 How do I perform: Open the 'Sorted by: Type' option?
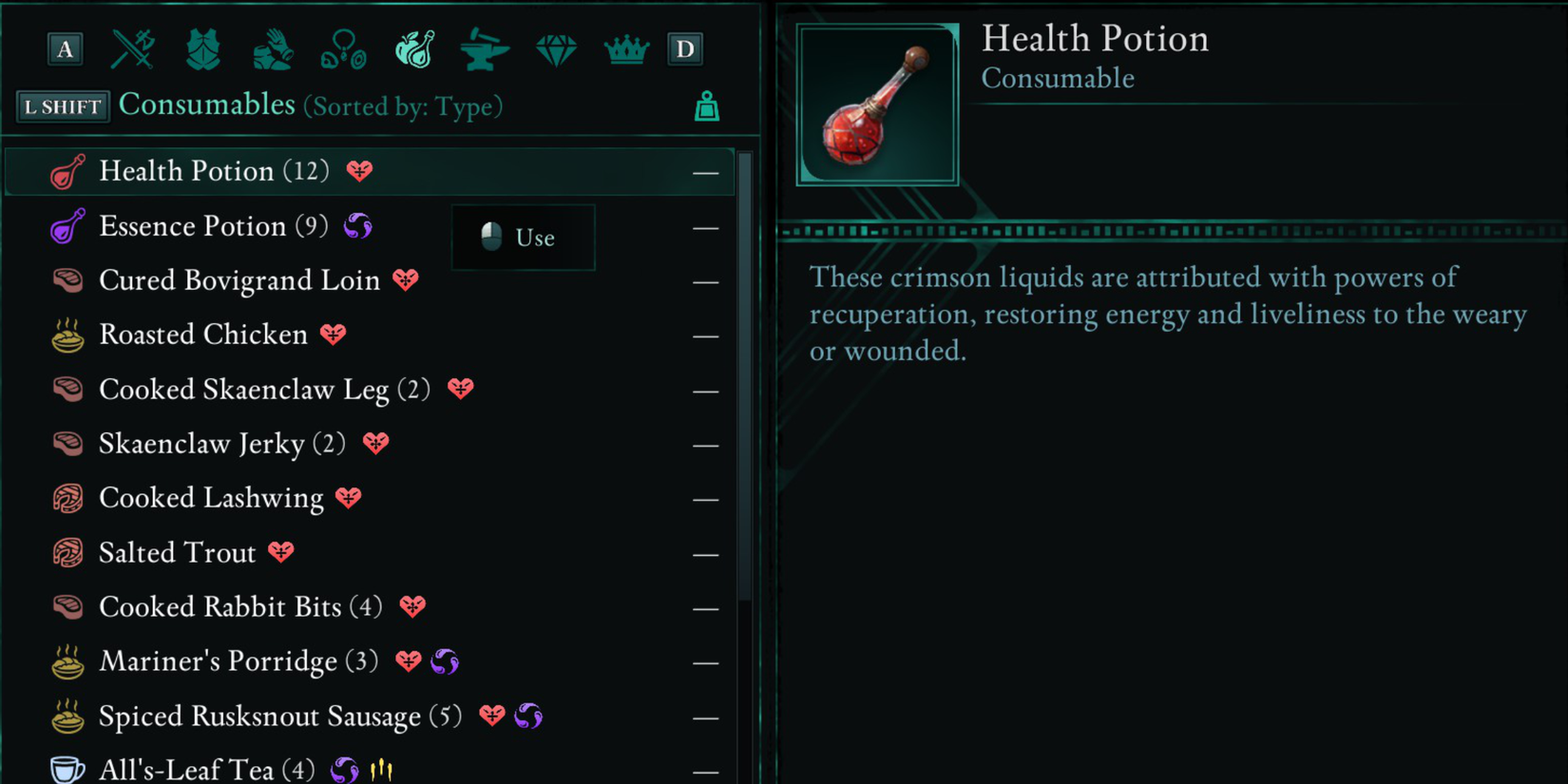point(403,106)
